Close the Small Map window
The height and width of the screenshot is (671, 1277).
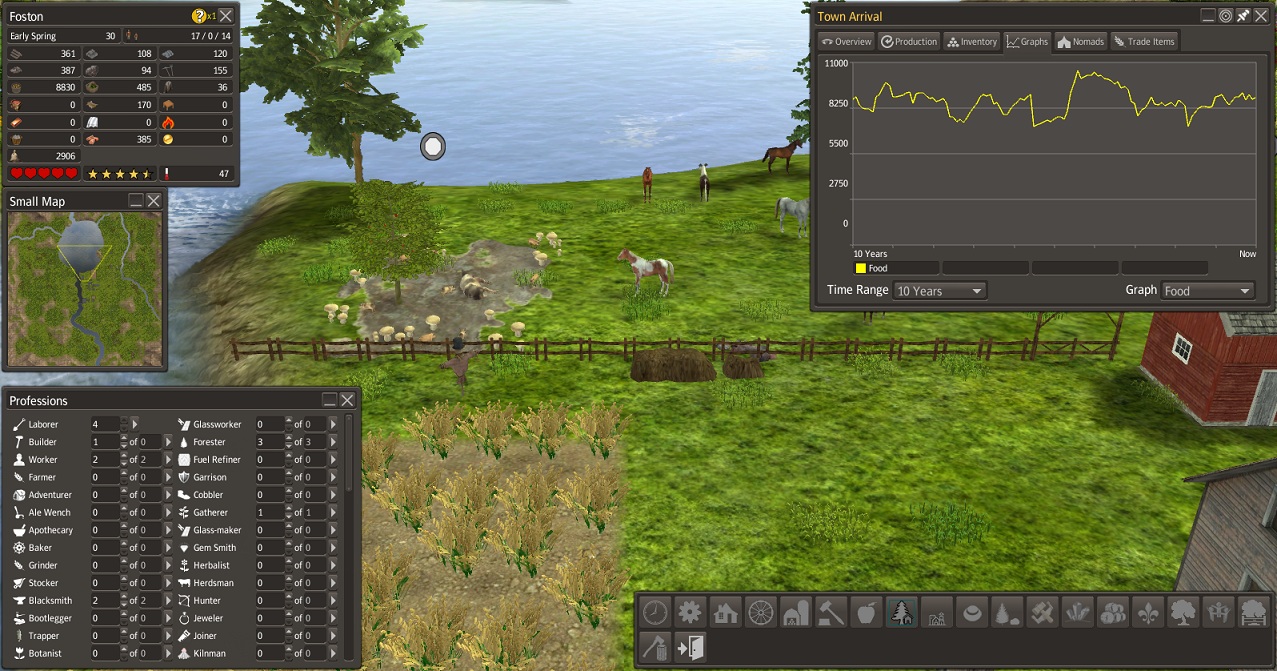[154, 201]
